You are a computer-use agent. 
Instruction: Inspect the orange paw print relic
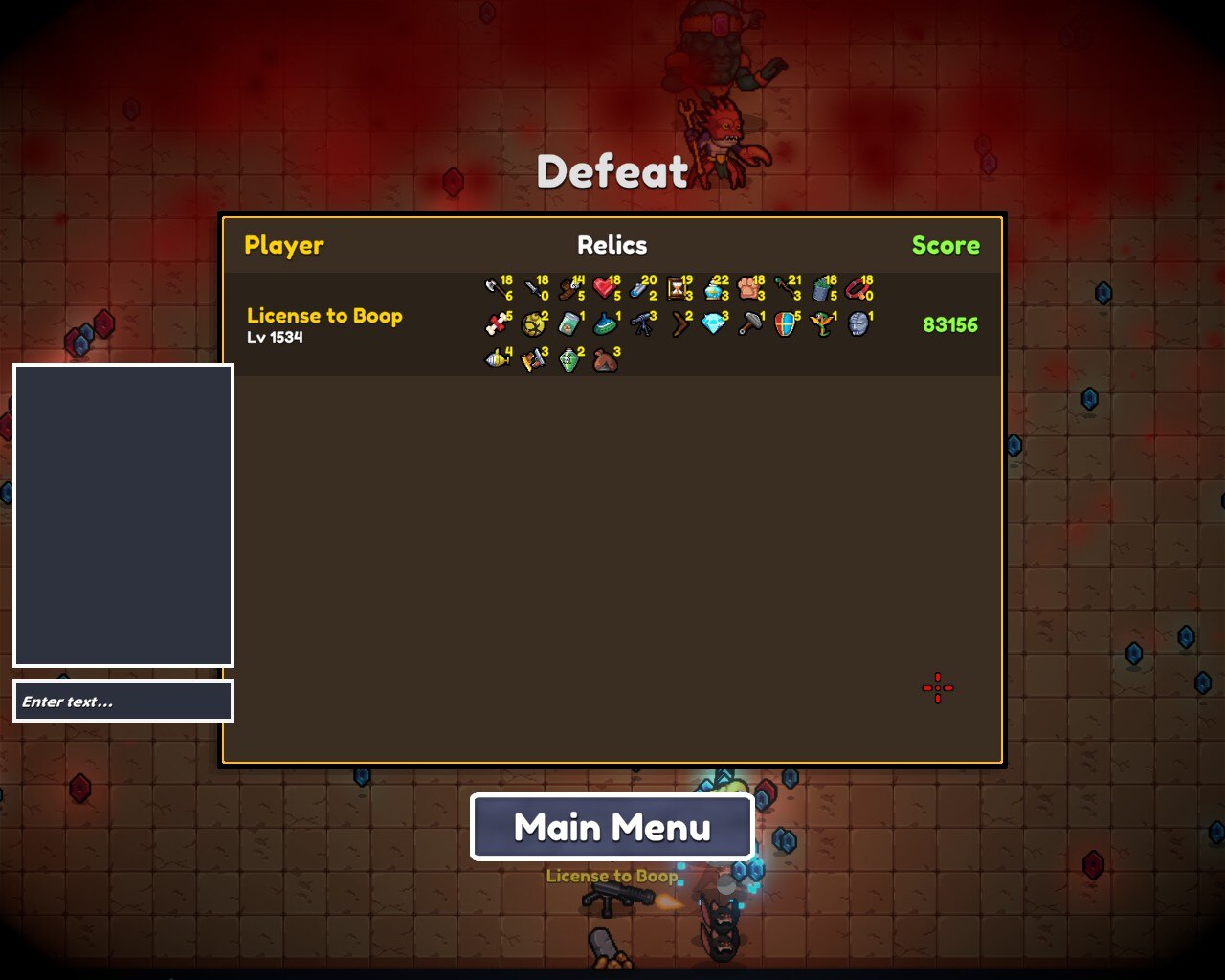point(749,287)
